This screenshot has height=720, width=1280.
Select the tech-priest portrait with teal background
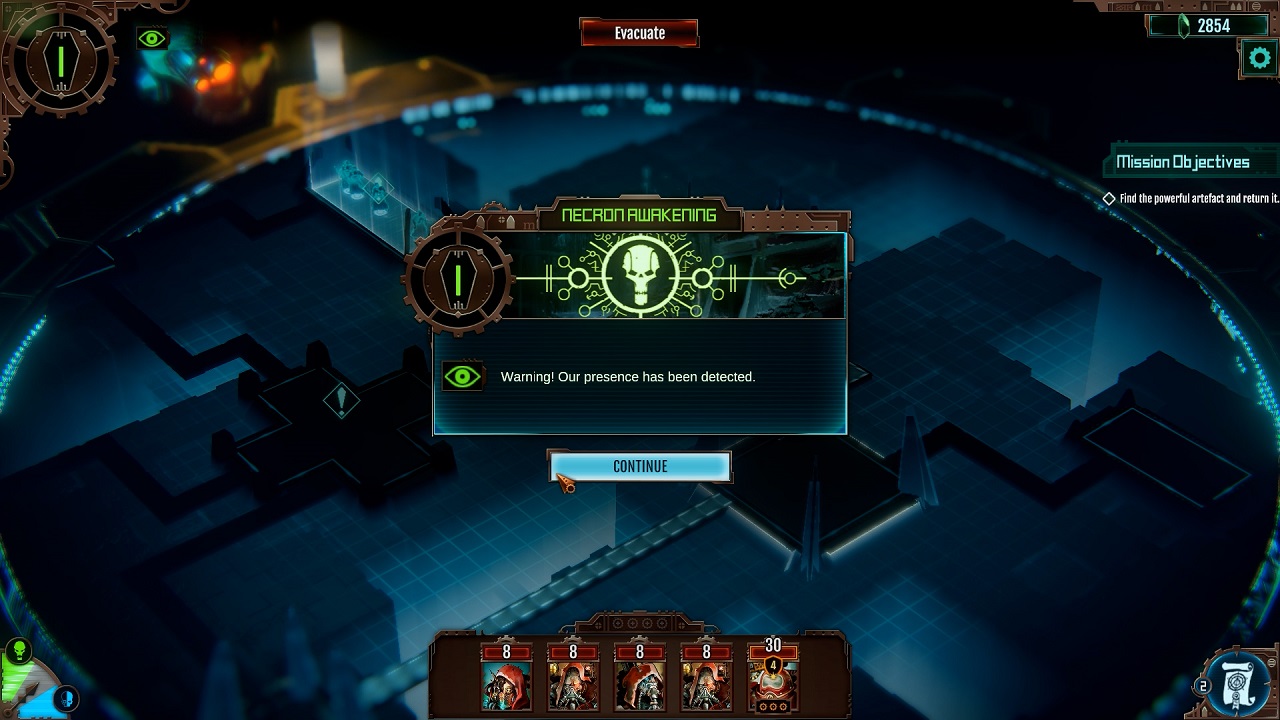(506, 681)
